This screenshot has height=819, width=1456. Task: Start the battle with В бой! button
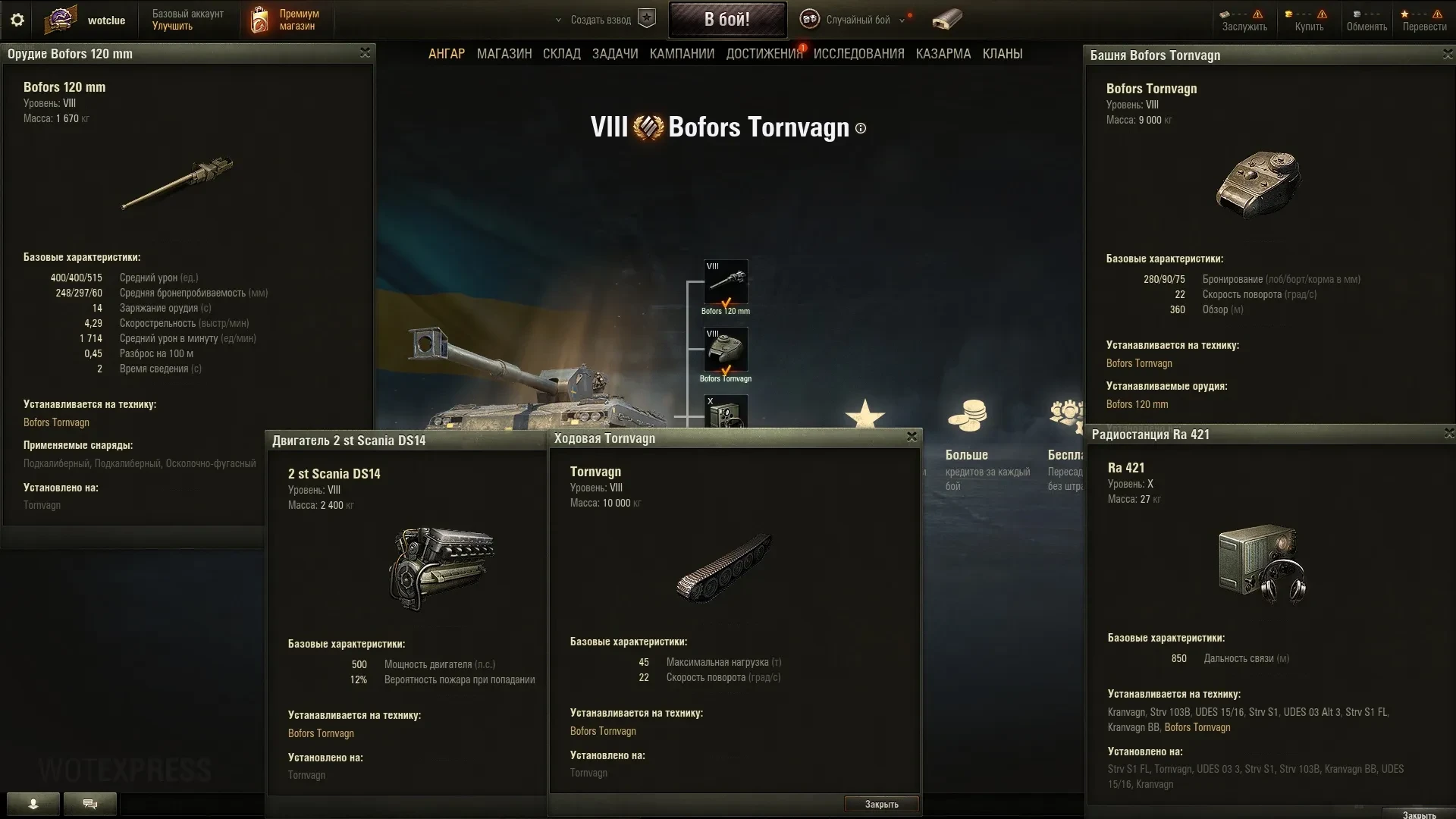pos(727,20)
